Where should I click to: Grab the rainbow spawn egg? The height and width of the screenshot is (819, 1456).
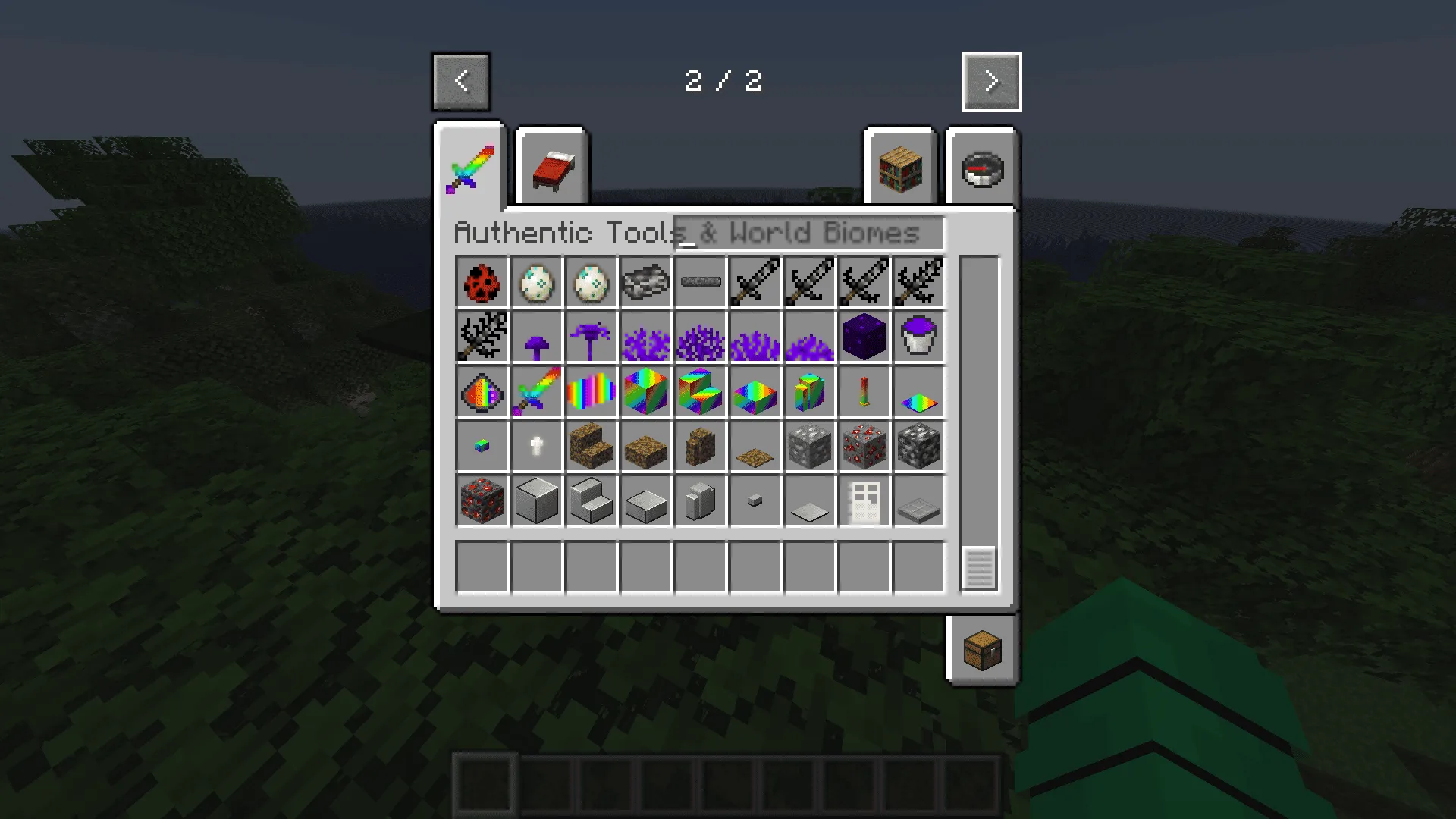pyautogui.click(x=482, y=392)
